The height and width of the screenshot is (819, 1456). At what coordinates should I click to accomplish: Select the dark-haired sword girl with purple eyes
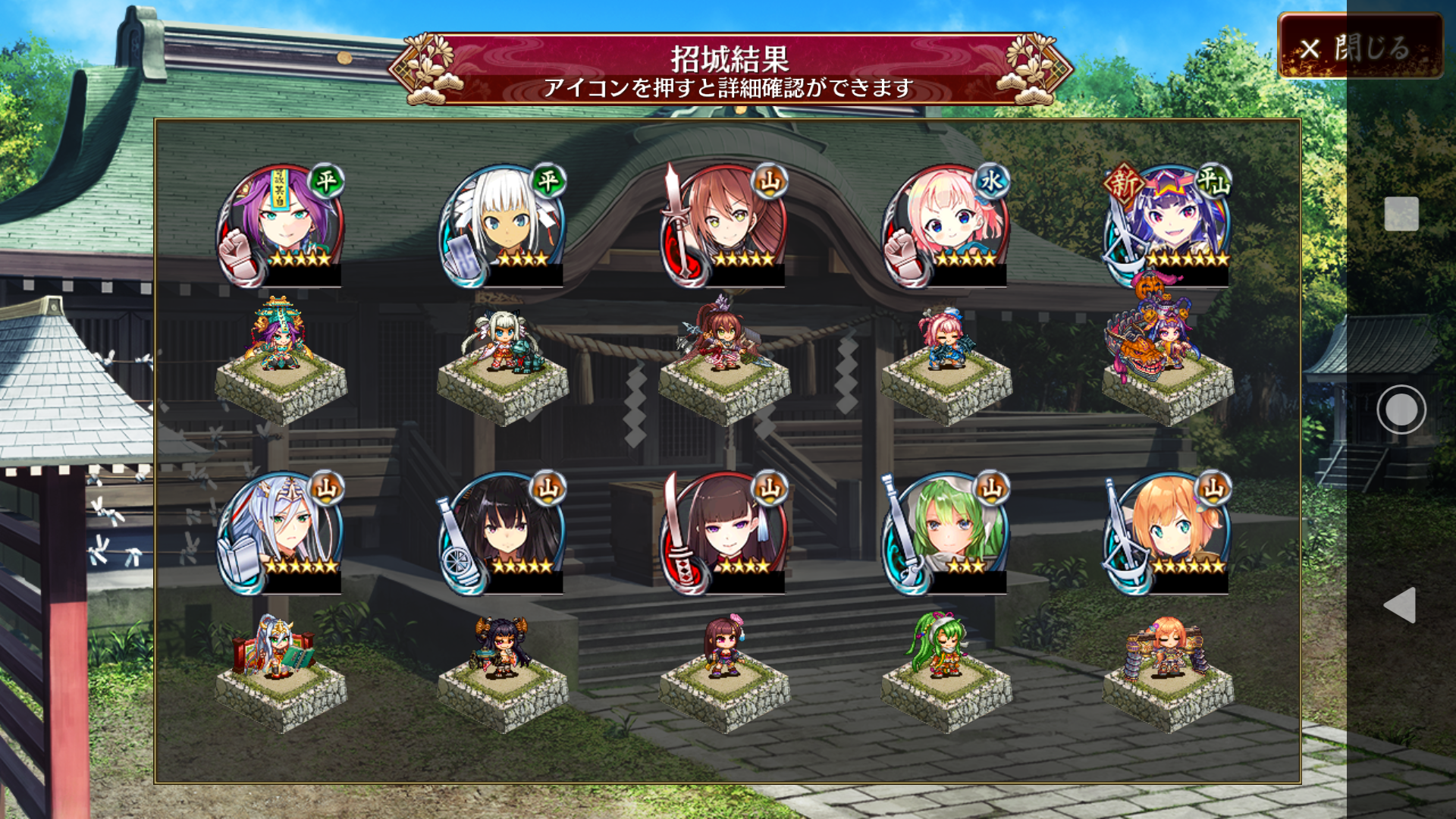[x=725, y=532]
